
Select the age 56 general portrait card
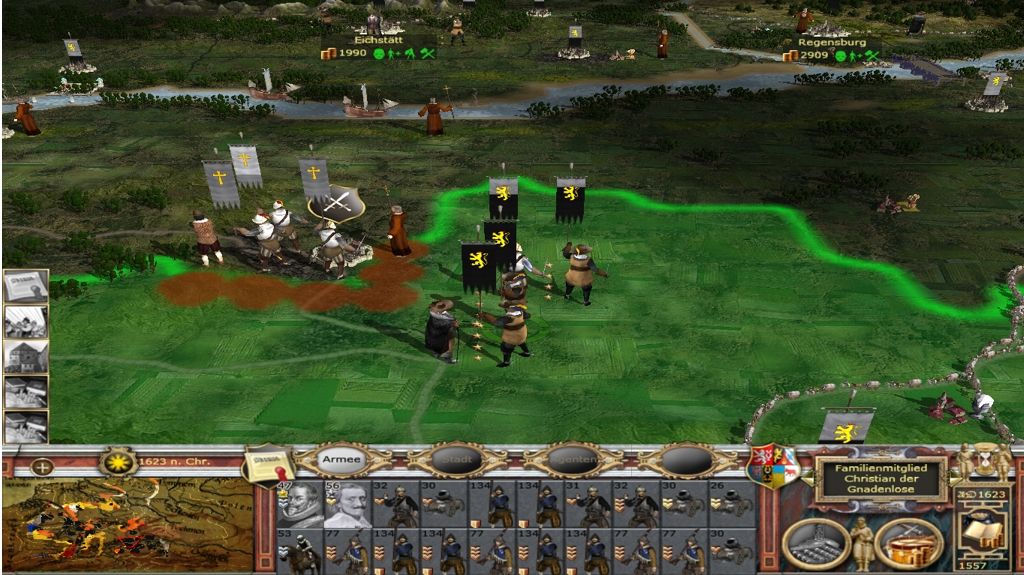click(346, 504)
